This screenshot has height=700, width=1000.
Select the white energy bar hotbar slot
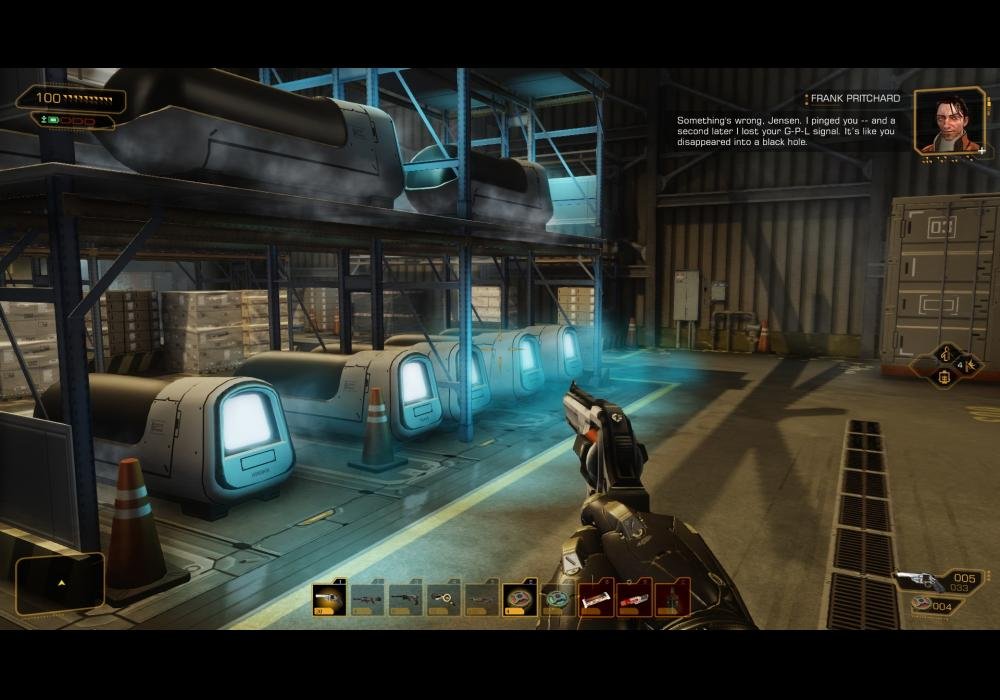tap(596, 599)
